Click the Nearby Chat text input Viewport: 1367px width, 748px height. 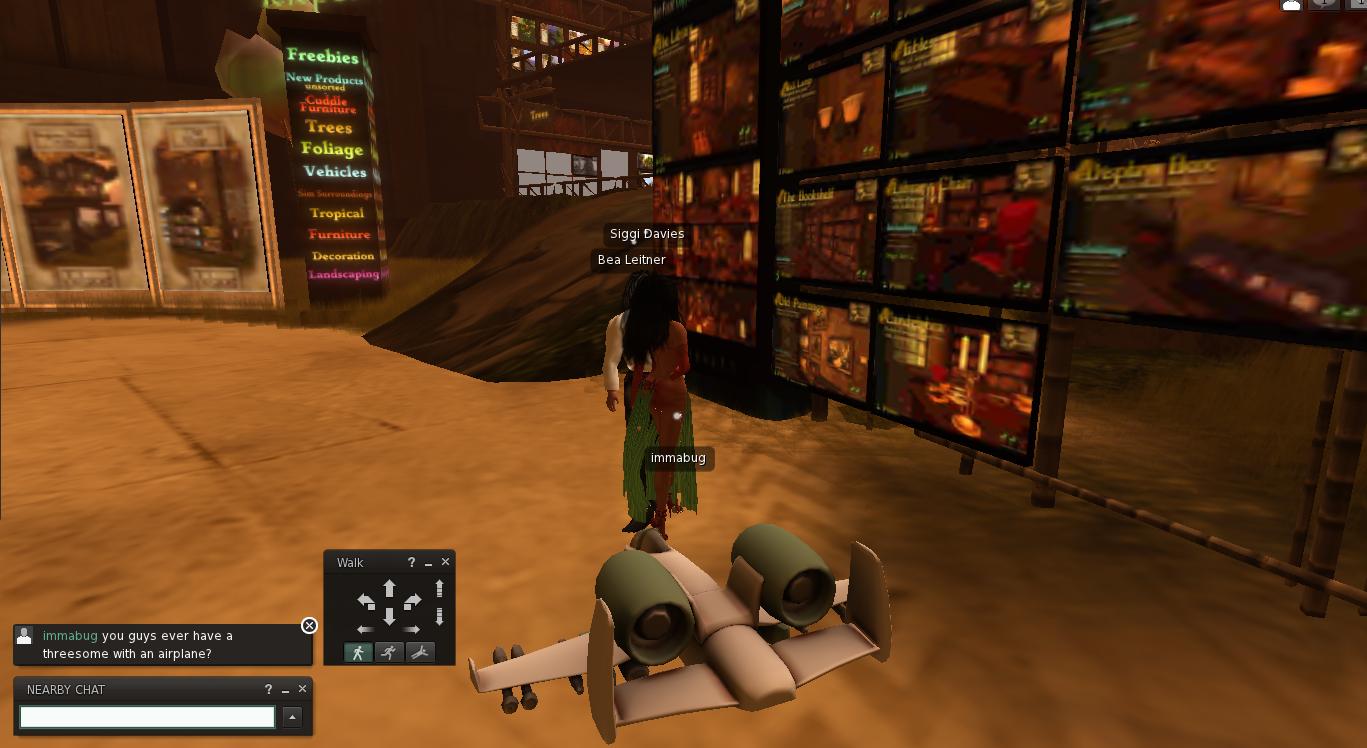(147, 717)
